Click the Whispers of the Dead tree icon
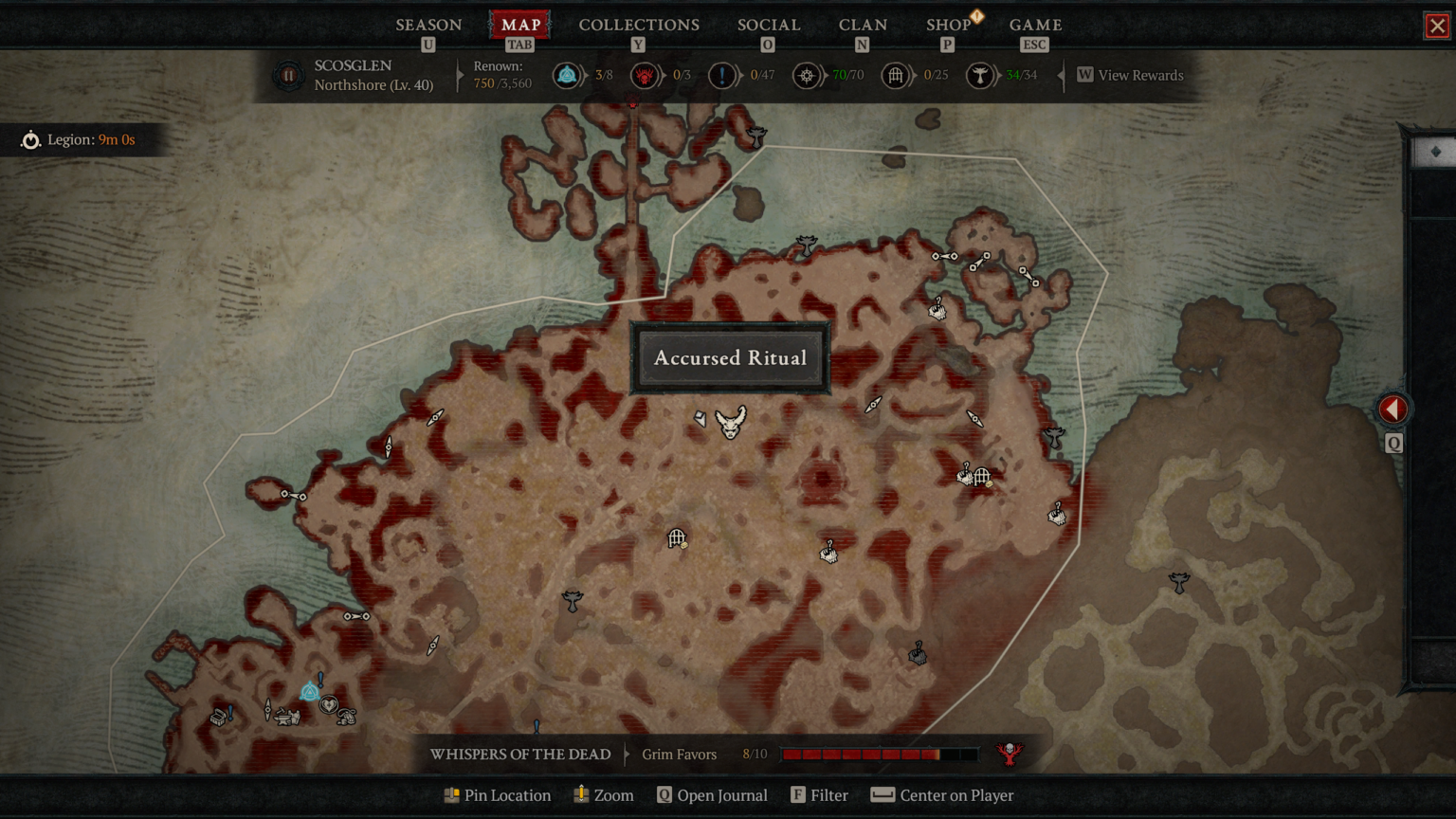The width and height of the screenshot is (1456, 819). [1010, 754]
